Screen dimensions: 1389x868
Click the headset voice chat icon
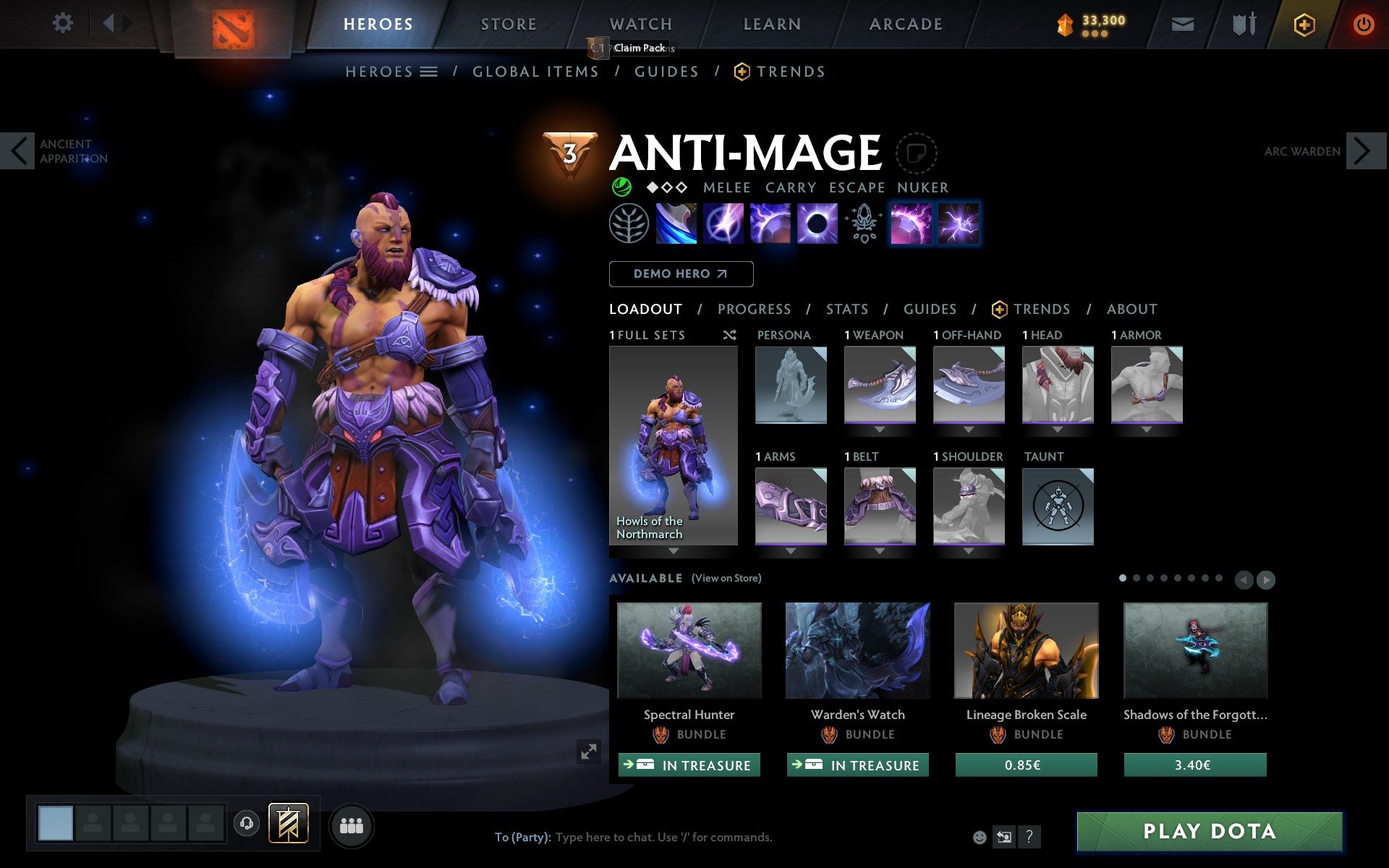pos(247,823)
